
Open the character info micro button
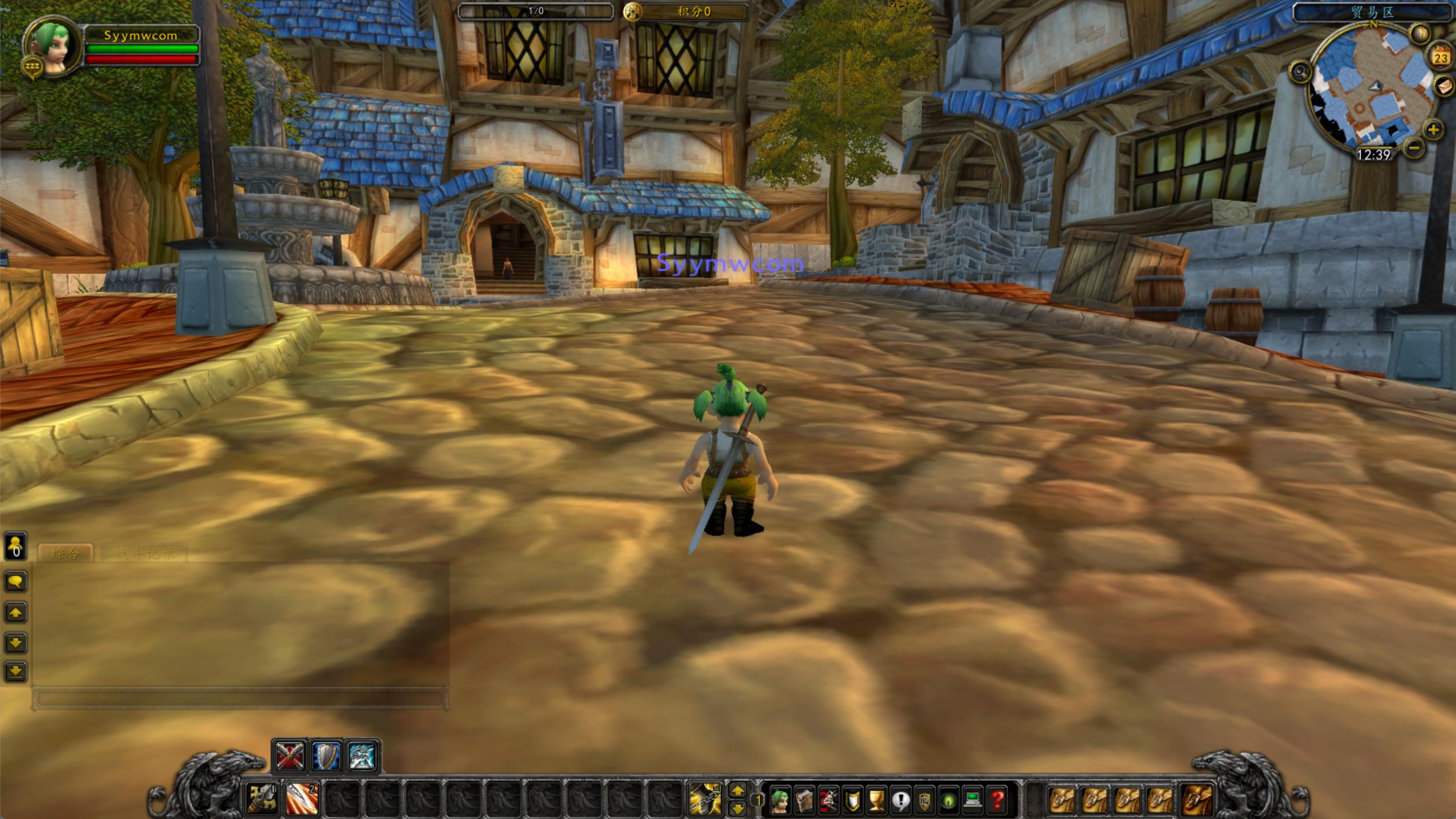point(779,801)
